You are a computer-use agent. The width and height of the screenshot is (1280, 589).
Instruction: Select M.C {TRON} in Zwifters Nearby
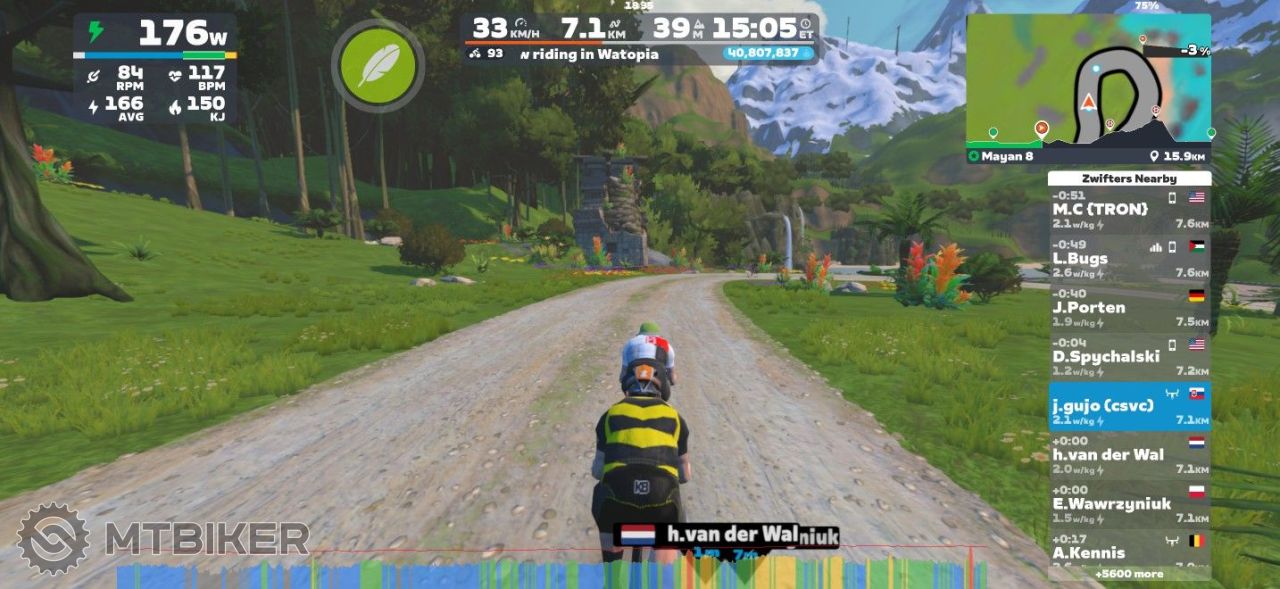[1129, 210]
